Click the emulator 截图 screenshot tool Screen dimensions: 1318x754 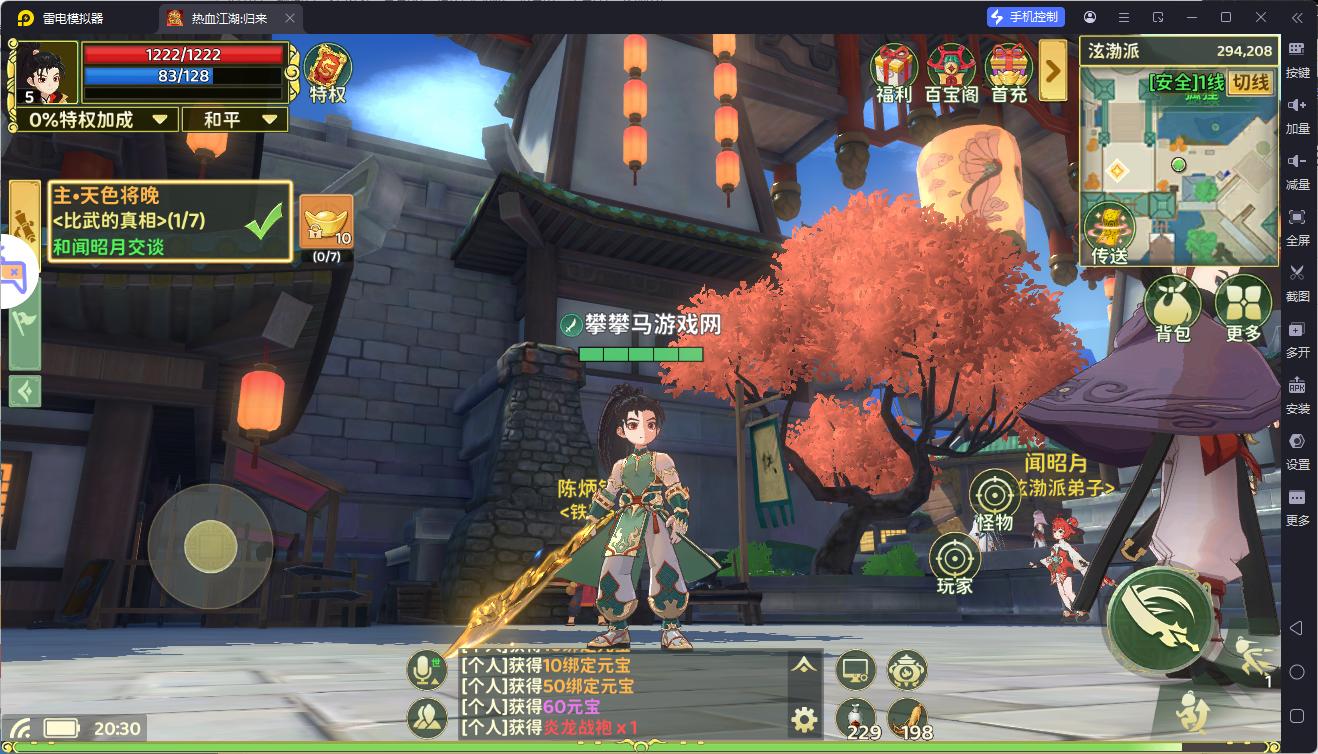(x=1297, y=281)
